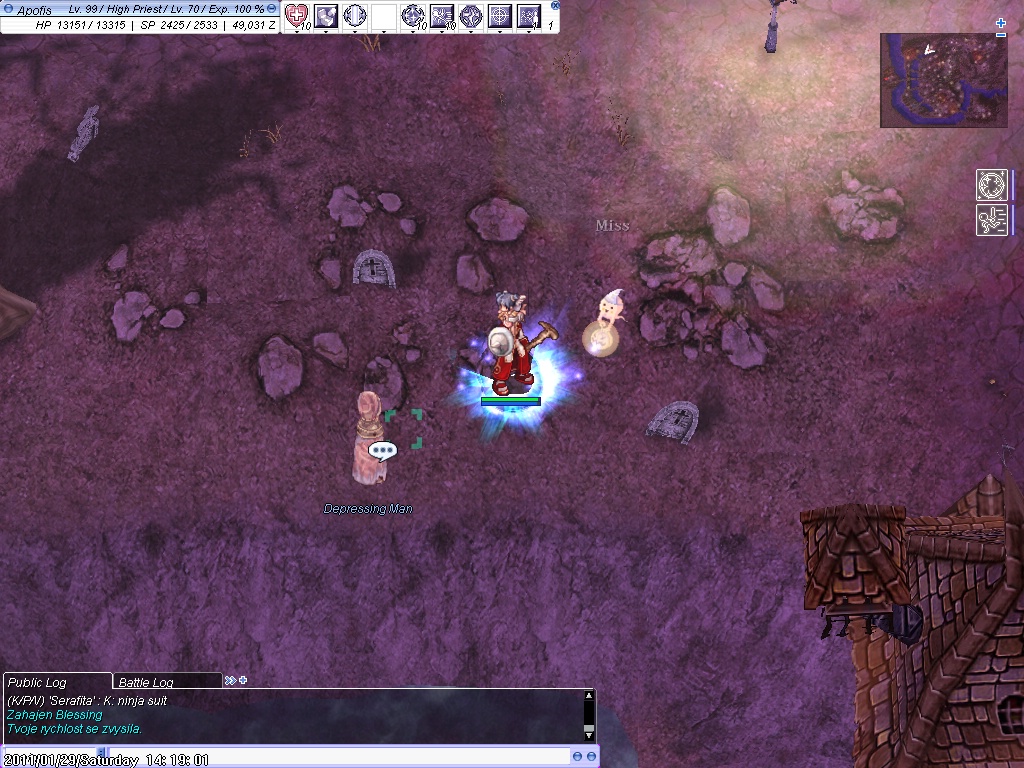Close the skill hotbar with its X
The width and height of the screenshot is (1024, 768).
tap(555, 5)
